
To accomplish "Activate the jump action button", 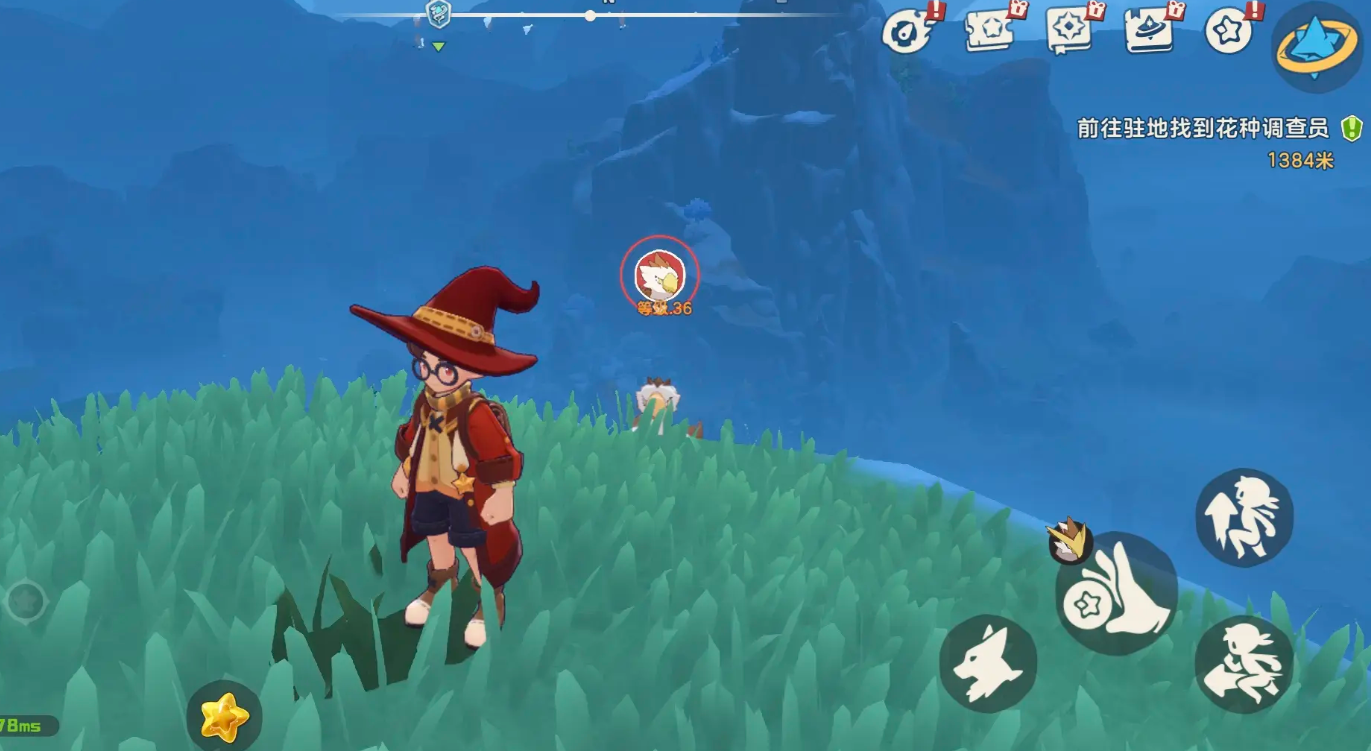I will (x=1244, y=517).
